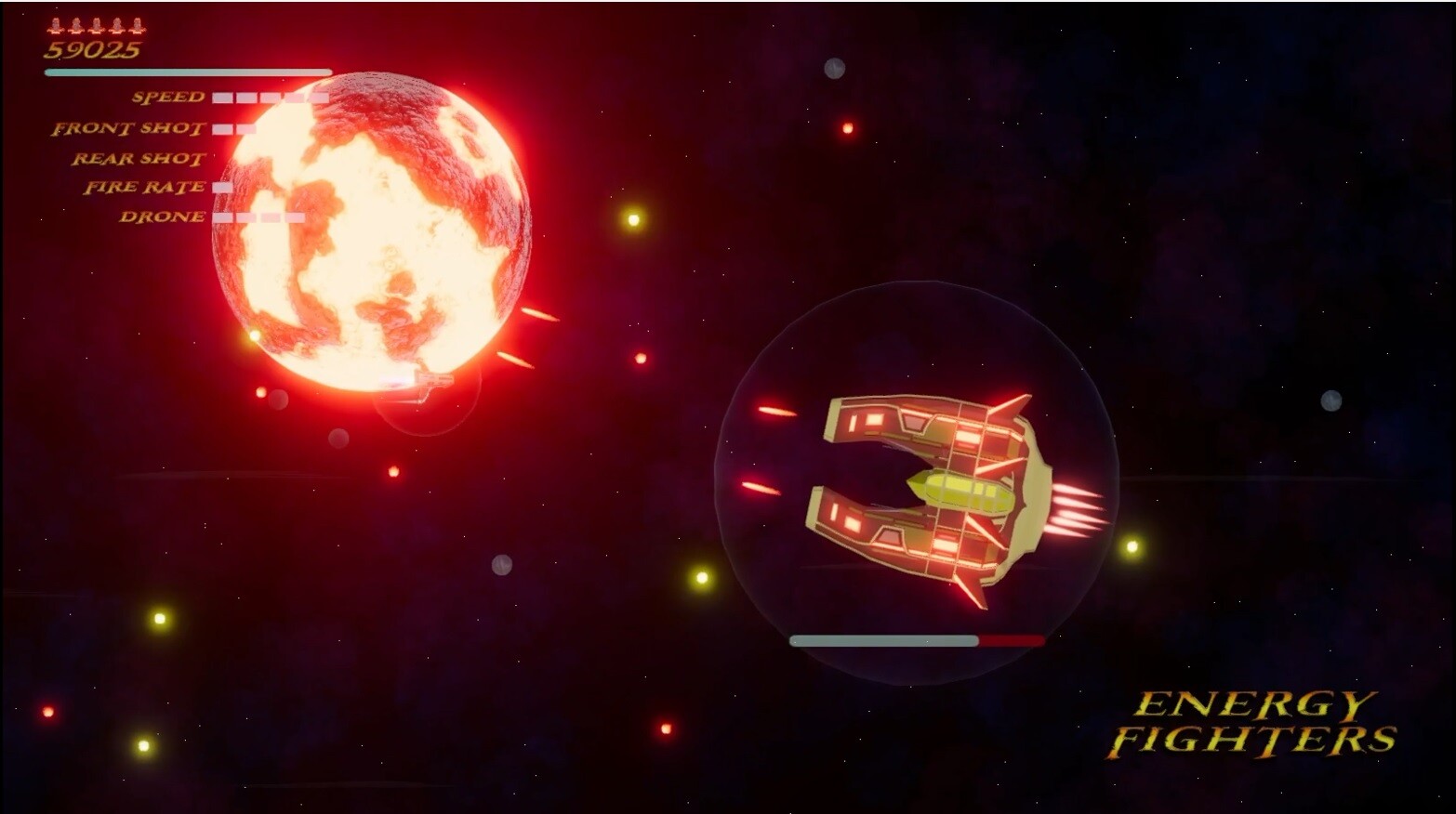
Task: Click the boss ship's health bar
Action: (916, 639)
